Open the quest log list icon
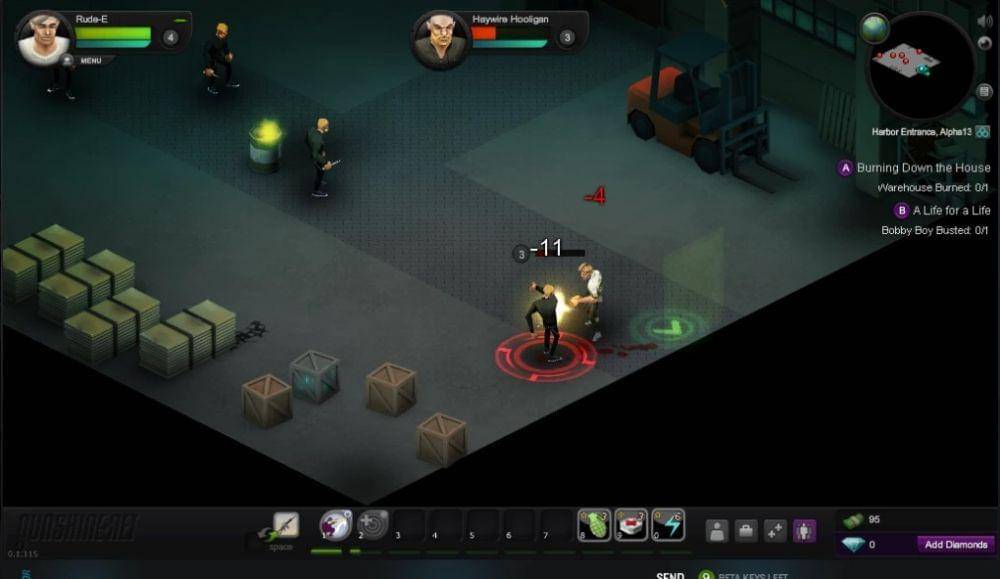Viewport: 1000px width, 579px height. click(x=984, y=92)
